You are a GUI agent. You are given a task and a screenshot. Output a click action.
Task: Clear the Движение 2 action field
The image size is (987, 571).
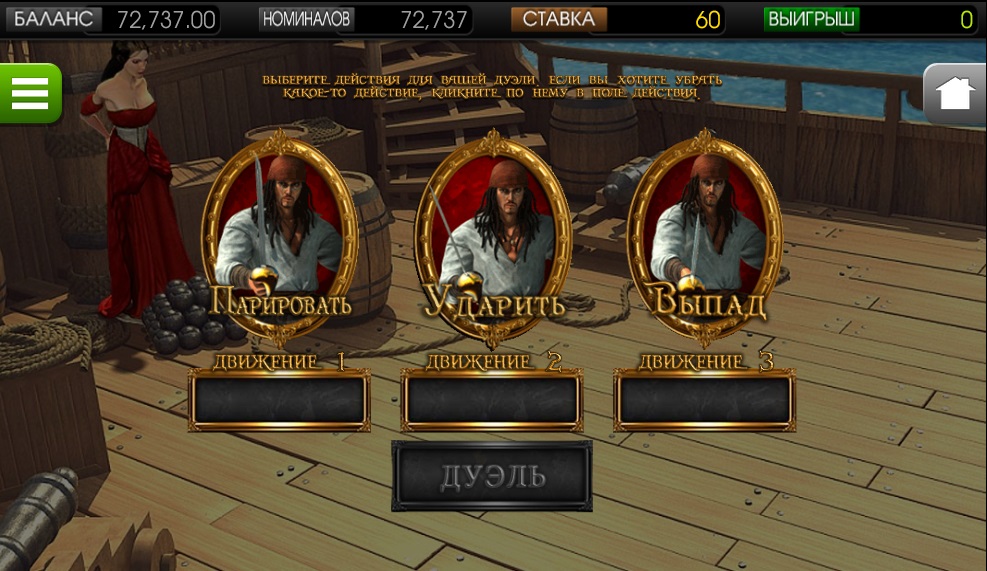(x=492, y=400)
